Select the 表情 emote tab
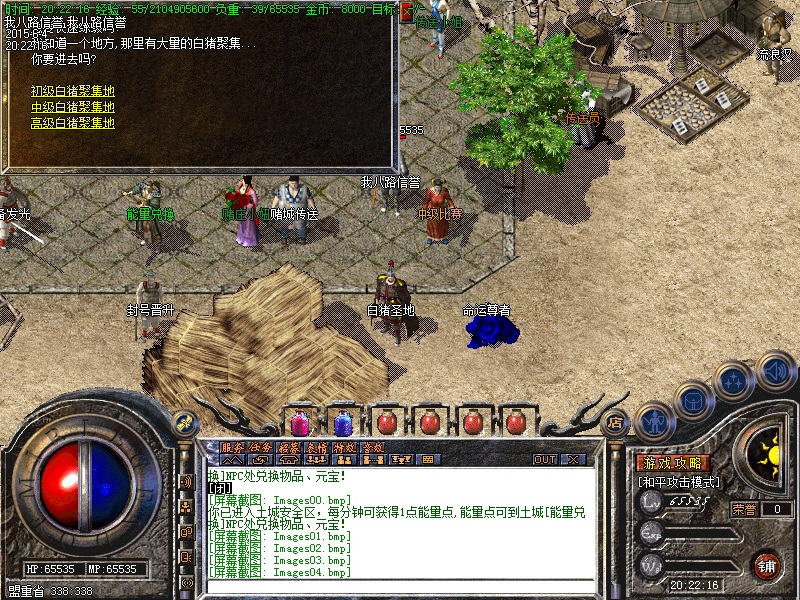Viewport: 800px width, 600px height. tap(317, 447)
